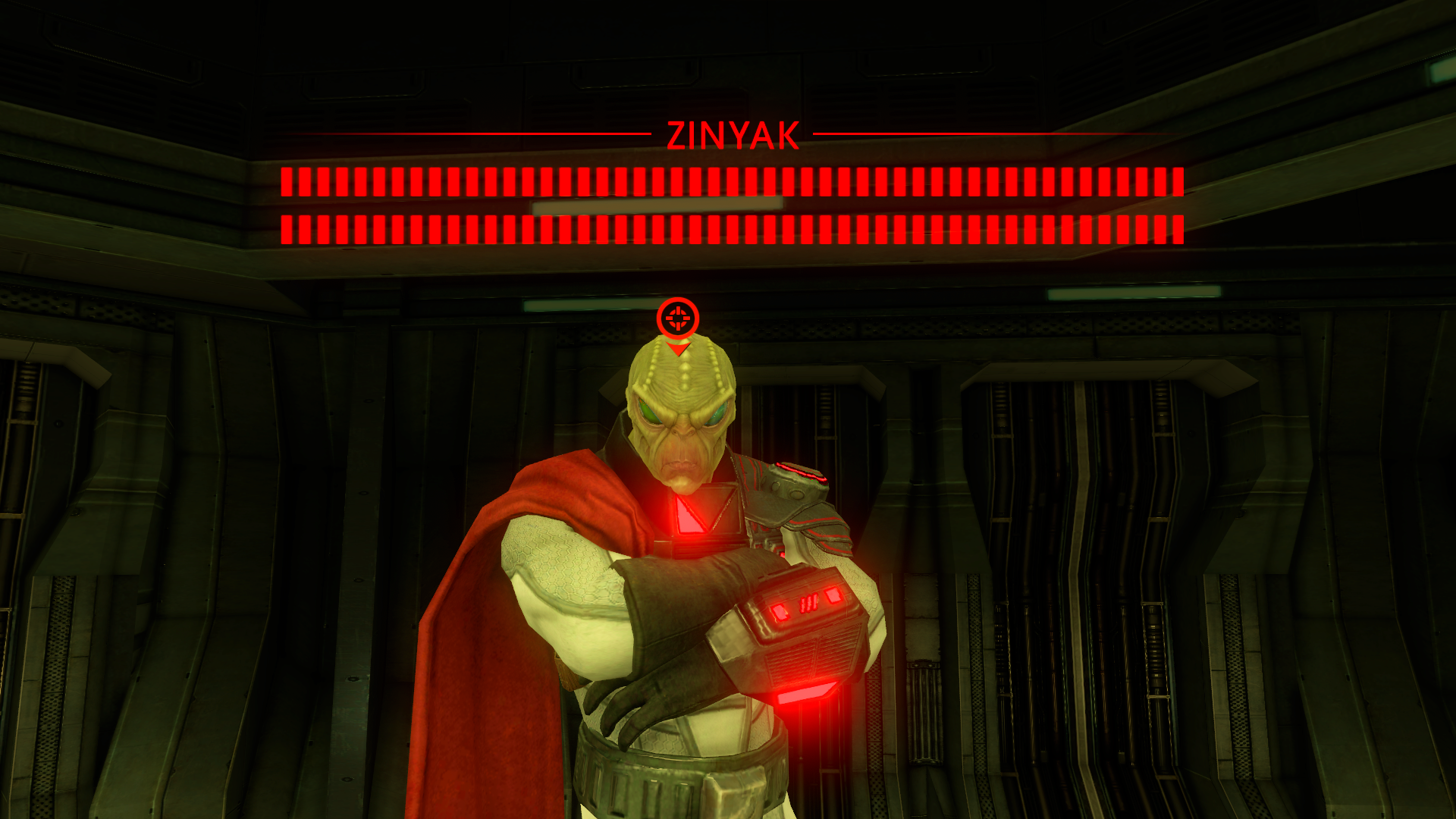Click the red lights on Zinyak's gauntlet
The width and height of the screenshot is (1456, 819).
(x=804, y=603)
